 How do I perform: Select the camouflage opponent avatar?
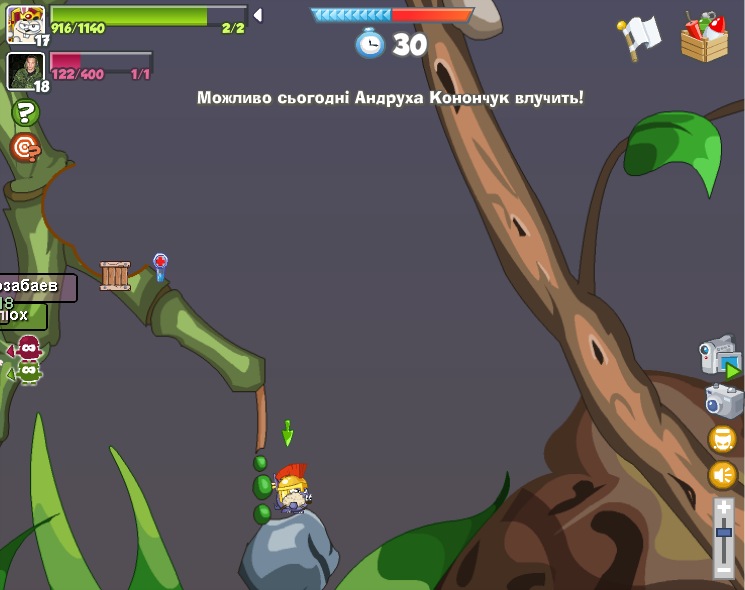(x=25, y=70)
